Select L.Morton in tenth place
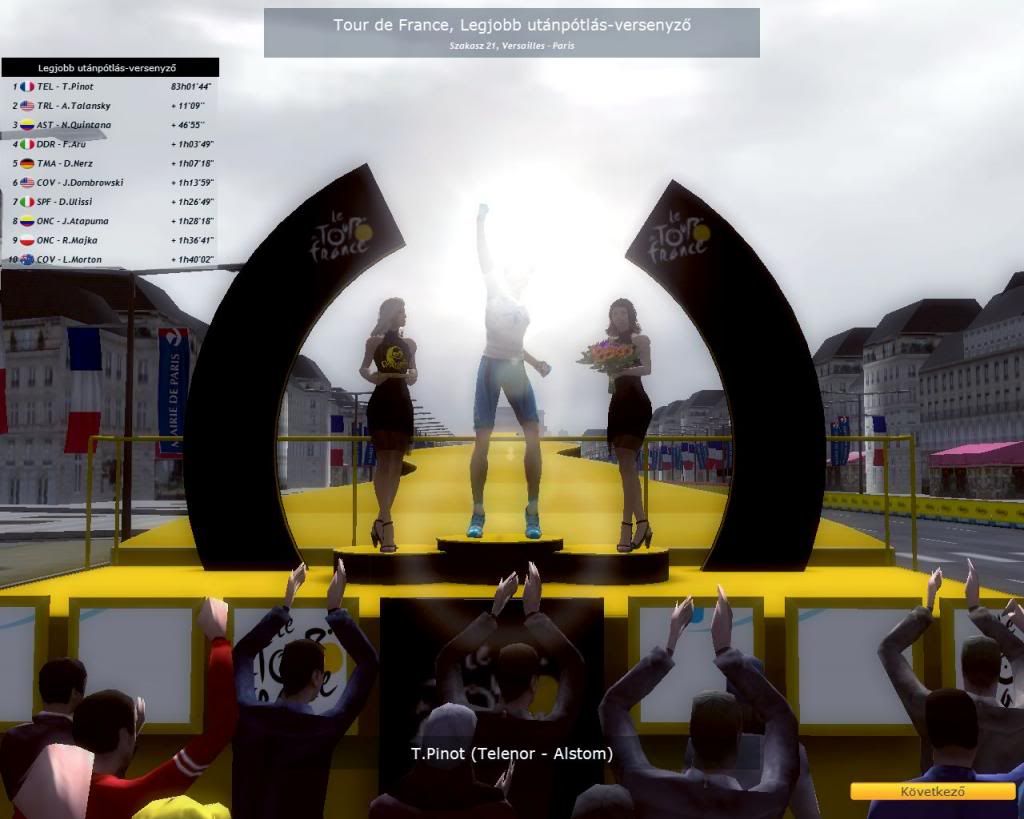The width and height of the screenshot is (1024, 819). pos(110,260)
